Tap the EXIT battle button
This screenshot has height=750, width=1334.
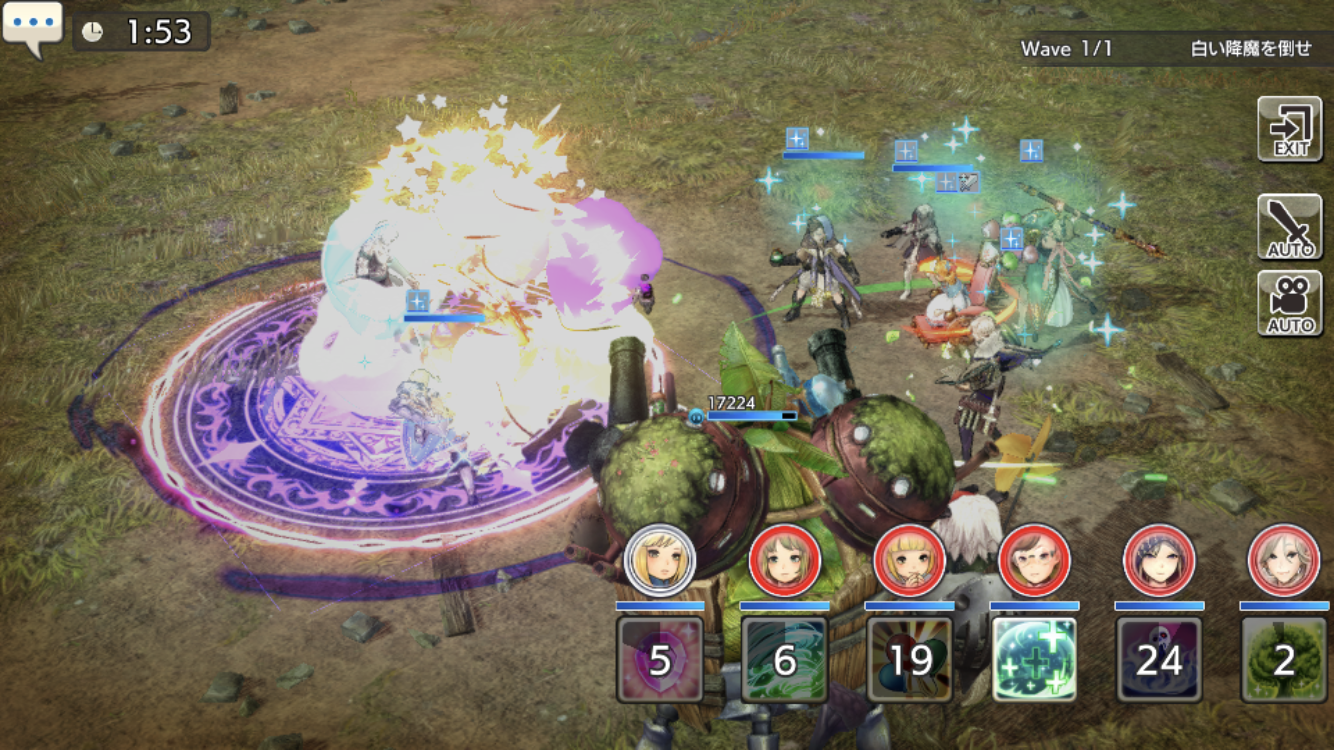coord(1290,129)
